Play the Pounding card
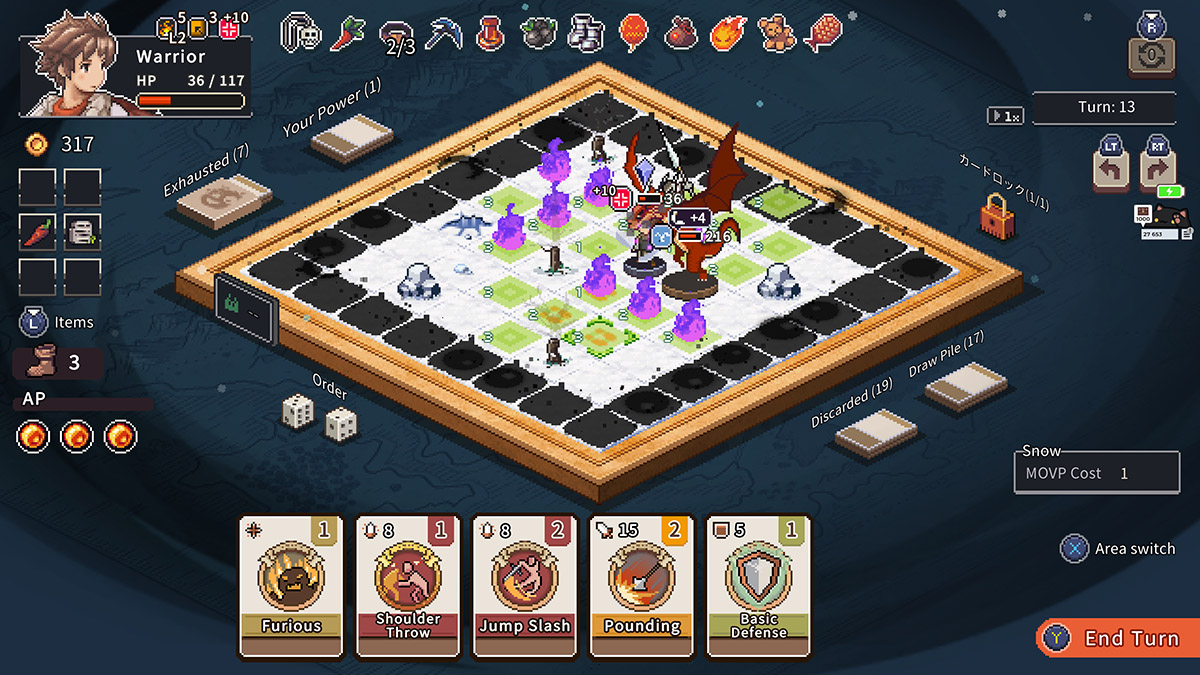Screen dimensions: 1200x675 tap(642, 585)
